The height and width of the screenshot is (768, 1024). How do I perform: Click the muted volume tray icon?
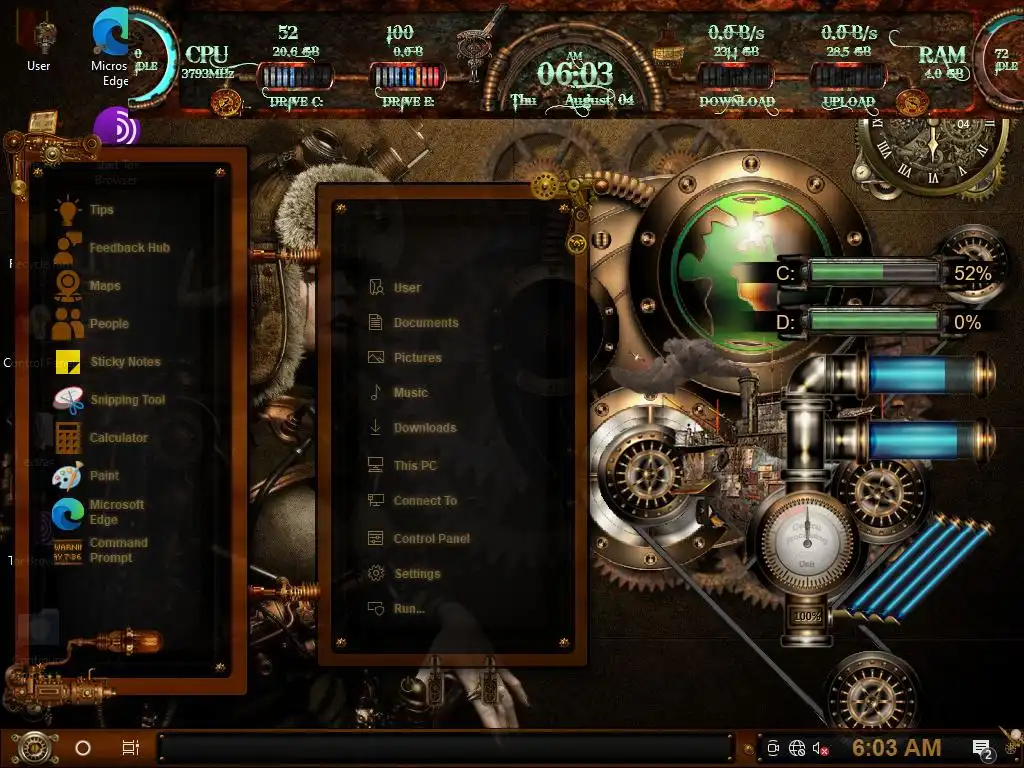click(x=820, y=748)
